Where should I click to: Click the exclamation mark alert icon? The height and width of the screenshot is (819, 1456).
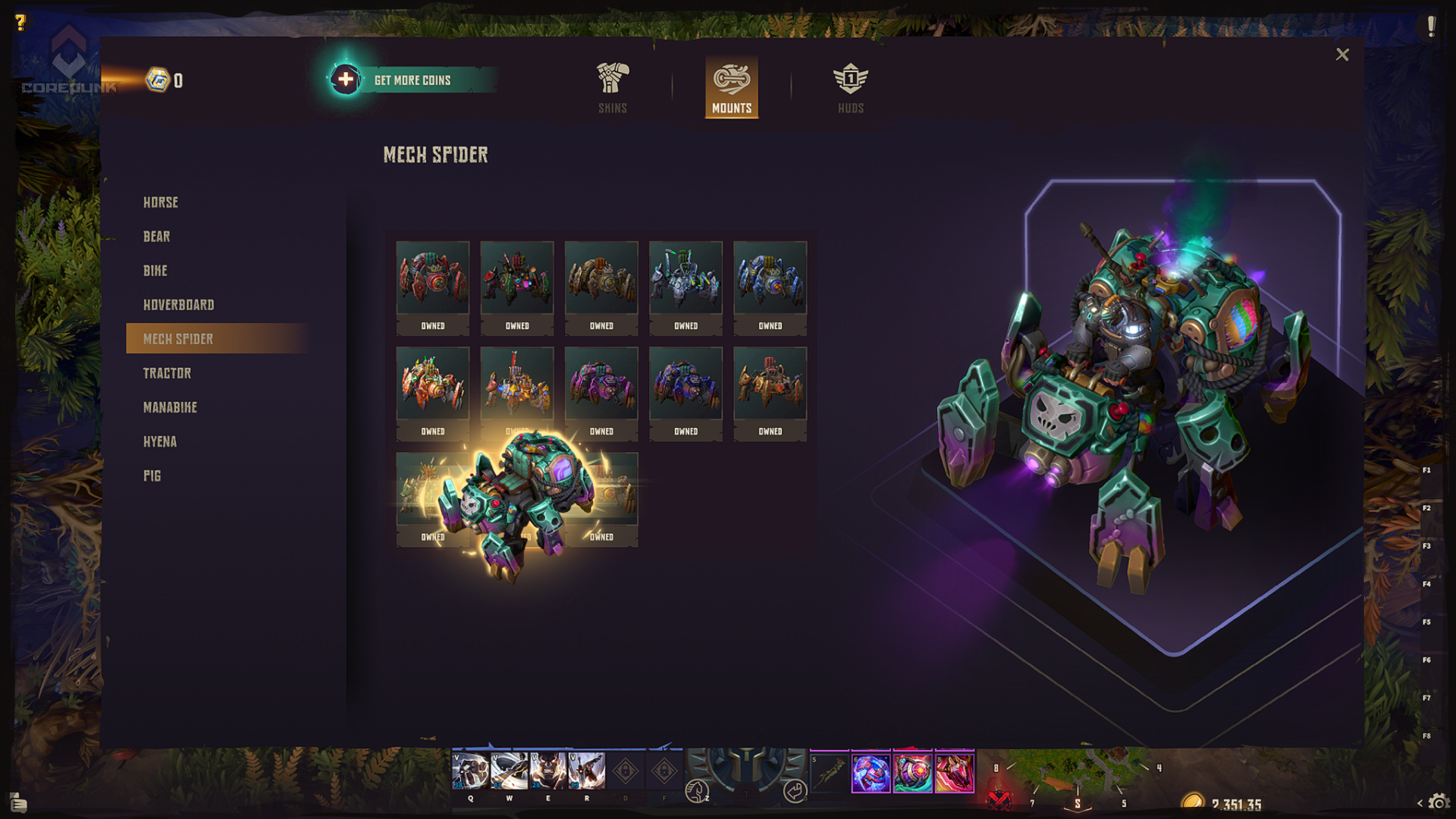click(1431, 27)
